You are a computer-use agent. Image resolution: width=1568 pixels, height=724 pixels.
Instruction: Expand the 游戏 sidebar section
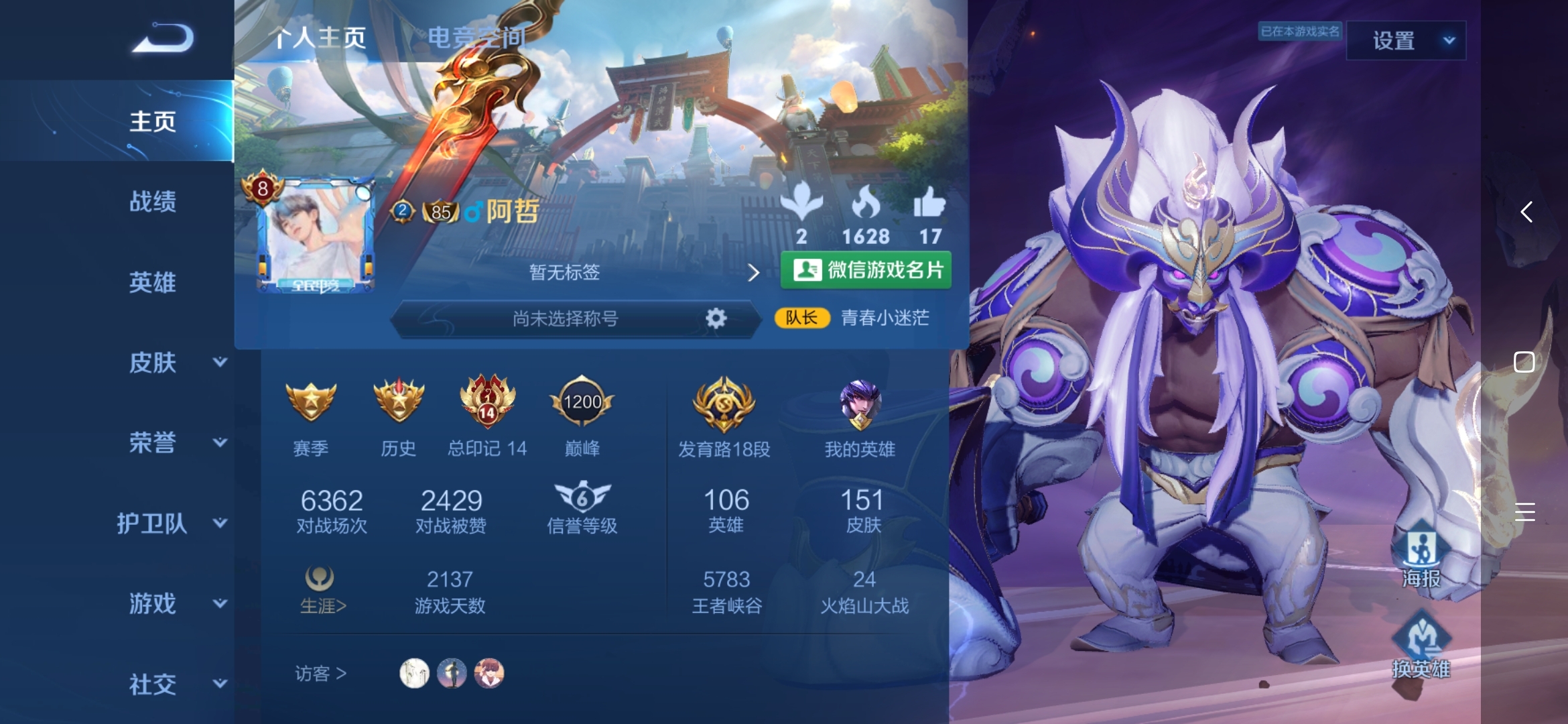pos(176,604)
